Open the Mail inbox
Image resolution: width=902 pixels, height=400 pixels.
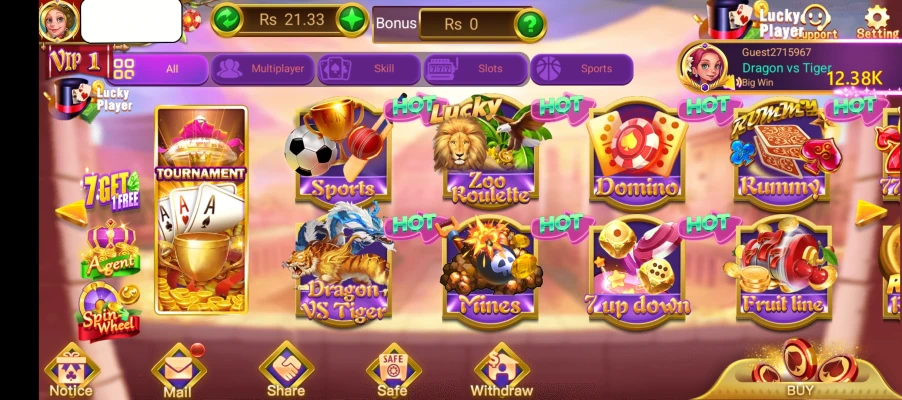pyautogui.click(x=178, y=371)
